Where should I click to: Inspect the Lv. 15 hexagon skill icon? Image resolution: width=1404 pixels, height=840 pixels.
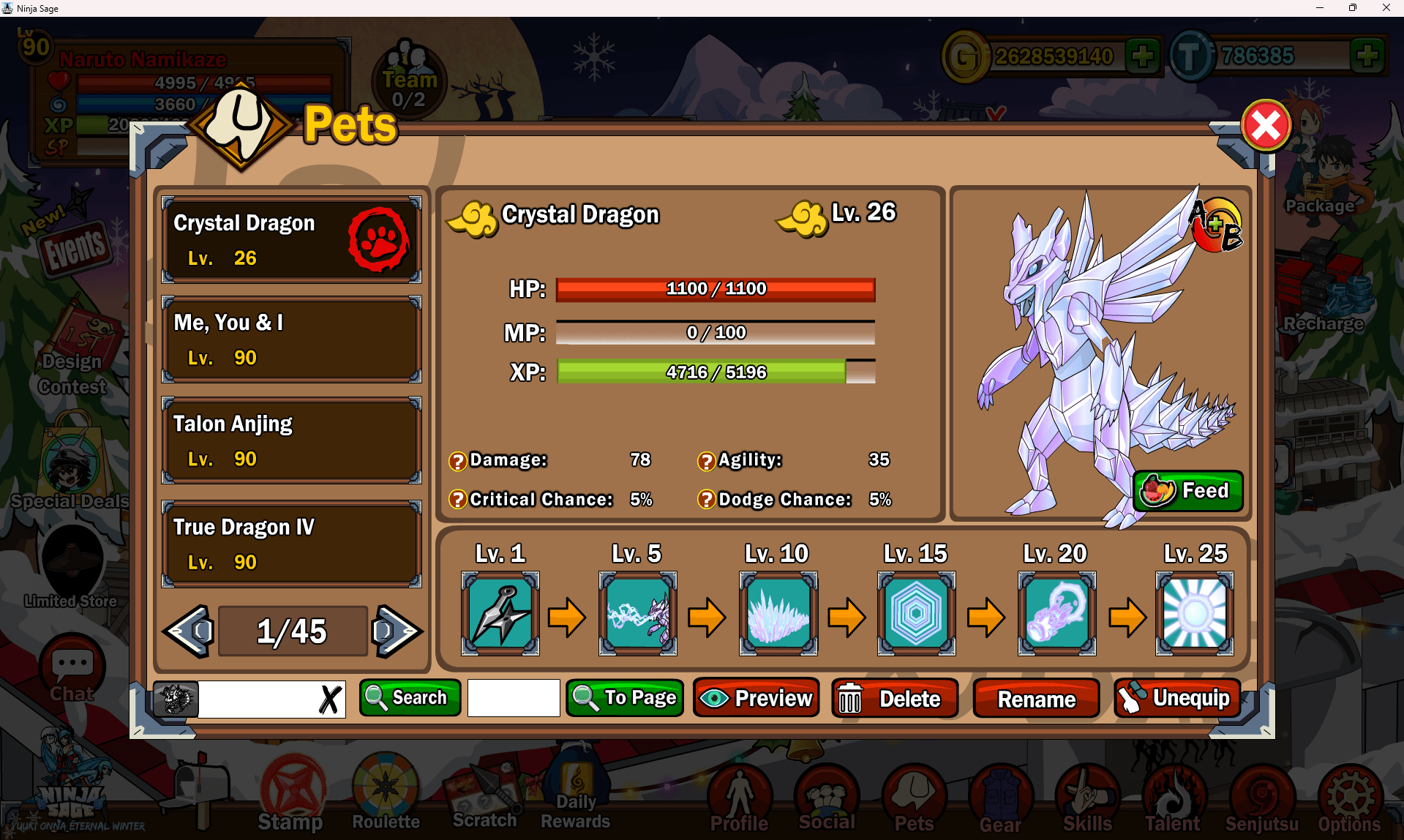pos(916,613)
